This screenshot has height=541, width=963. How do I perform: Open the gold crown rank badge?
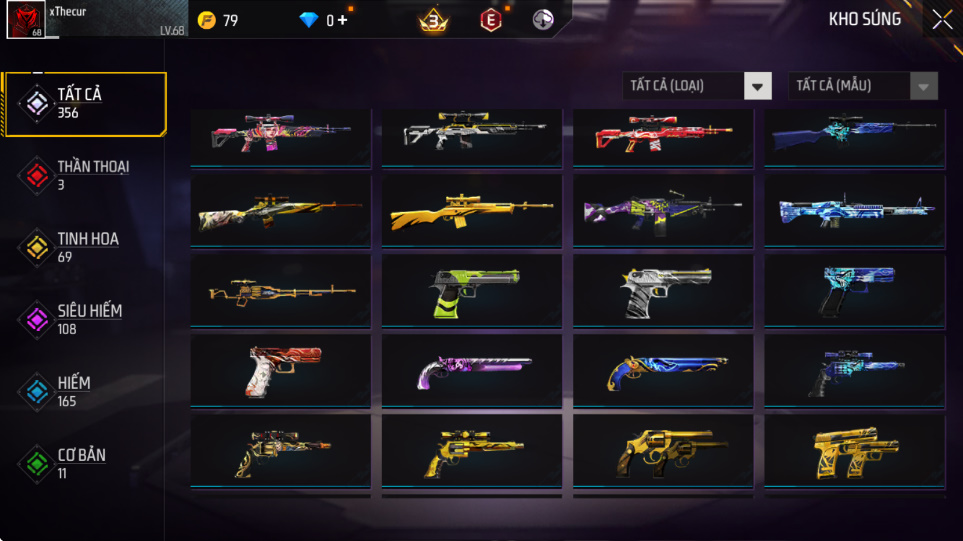tap(433, 20)
